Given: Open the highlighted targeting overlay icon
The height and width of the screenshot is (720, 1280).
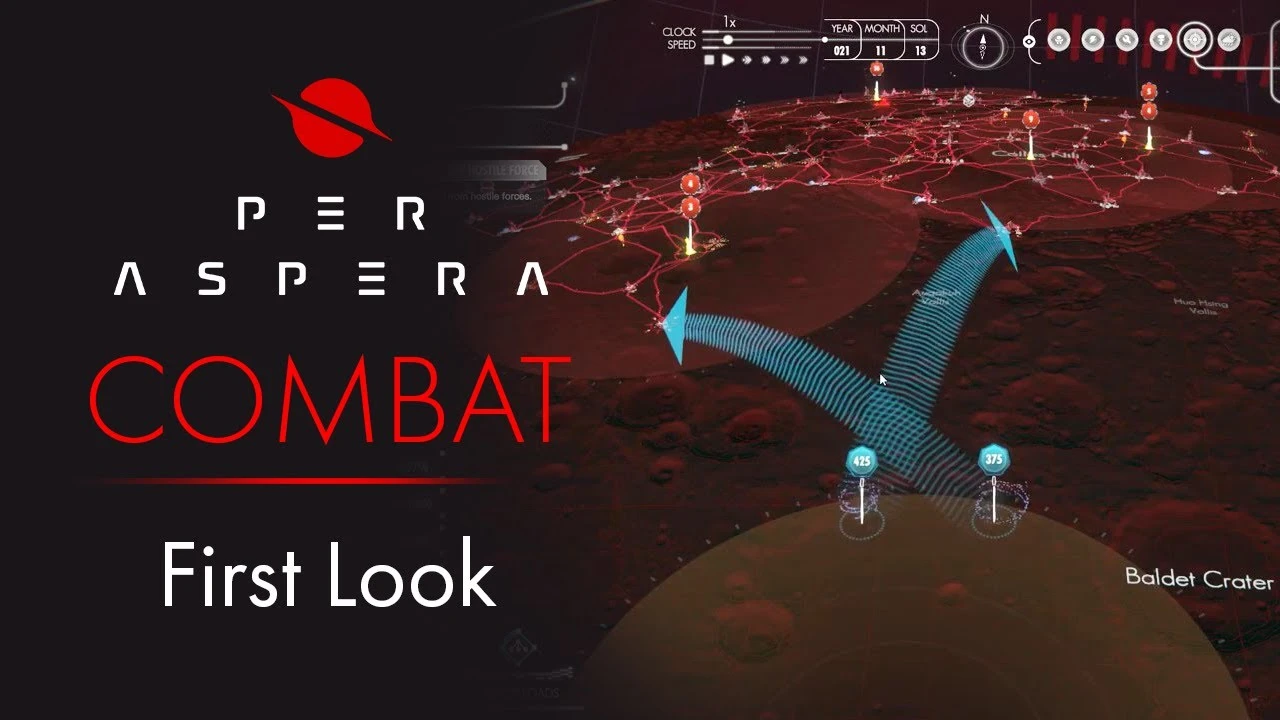Looking at the screenshot, I should (x=1194, y=40).
